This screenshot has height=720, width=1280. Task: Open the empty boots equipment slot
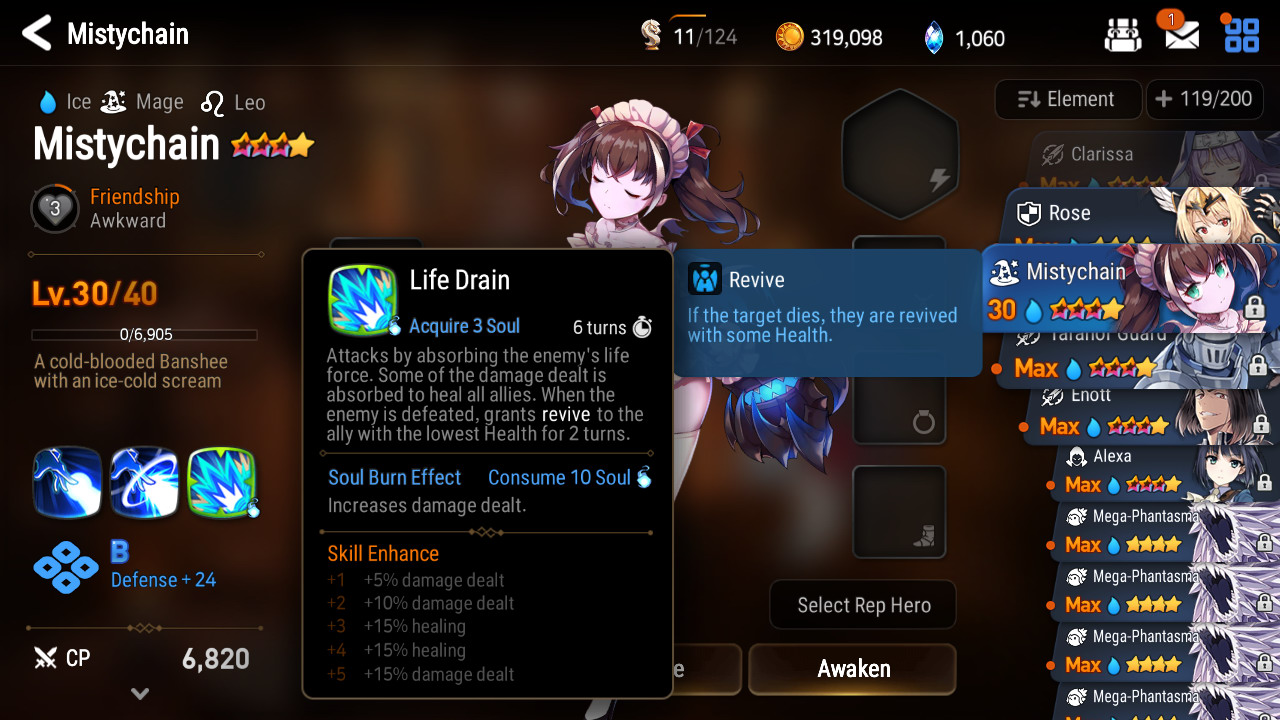[x=899, y=511]
